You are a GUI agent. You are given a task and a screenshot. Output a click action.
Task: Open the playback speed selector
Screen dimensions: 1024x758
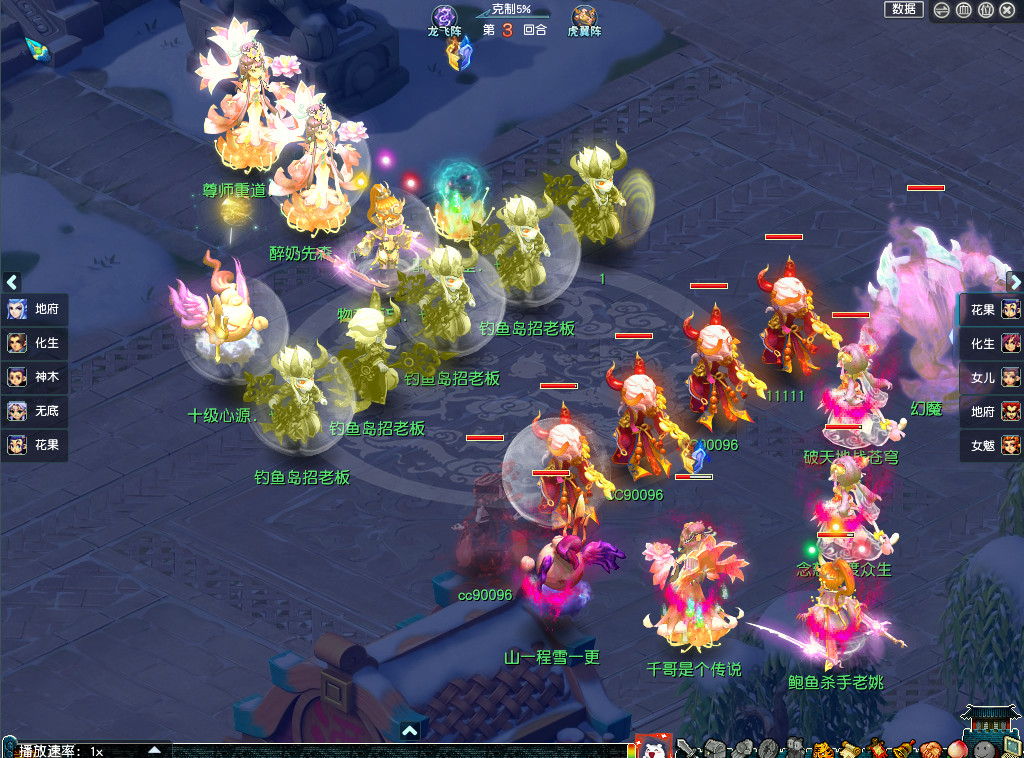click(154, 749)
